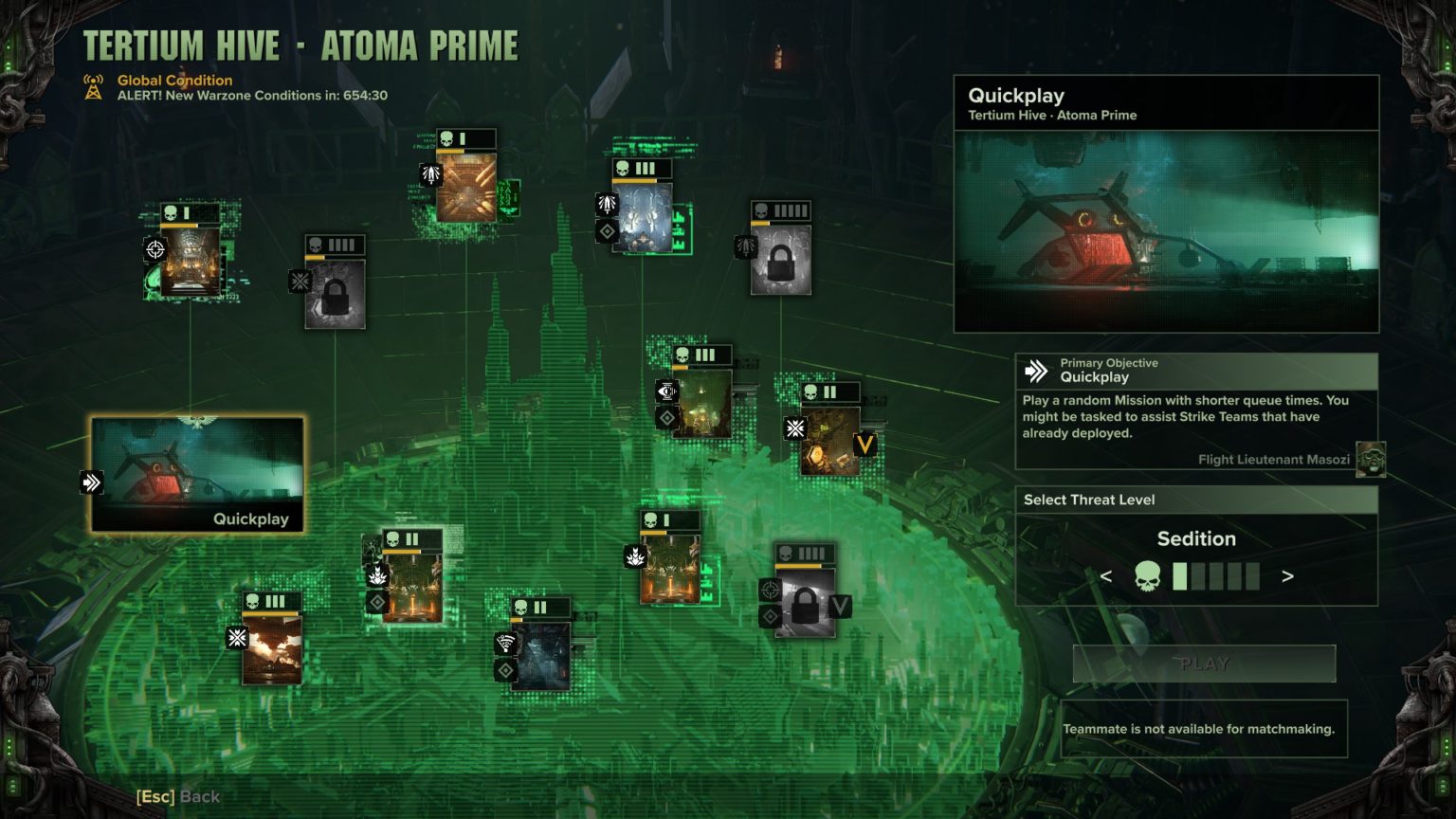Go back using the Back button
The width and height of the screenshot is (1456, 819).
pyautogui.click(x=179, y=797)
